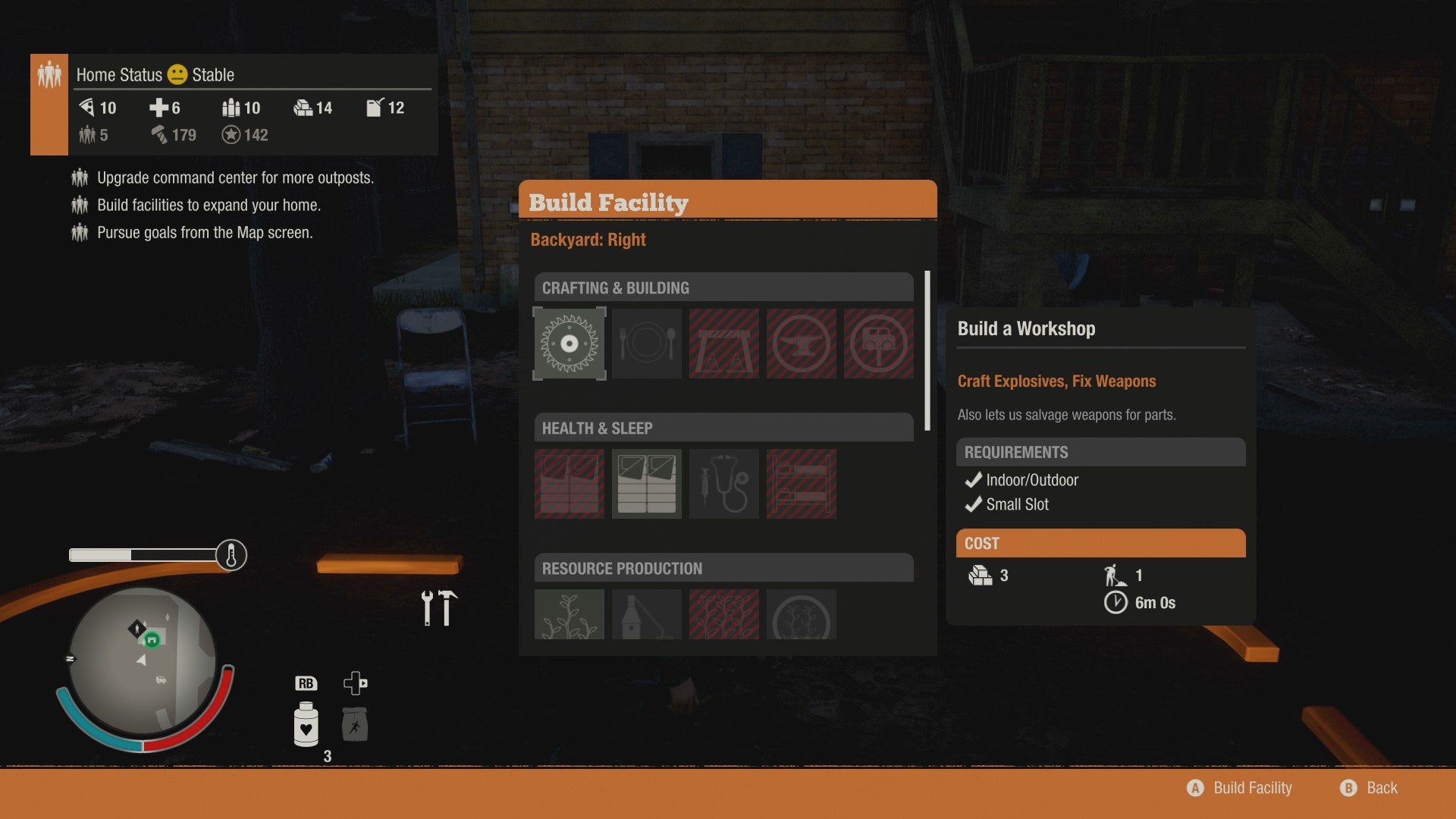Select the Backyard: Right slot label
This screenshot has width=1456, height=819.
588,239
